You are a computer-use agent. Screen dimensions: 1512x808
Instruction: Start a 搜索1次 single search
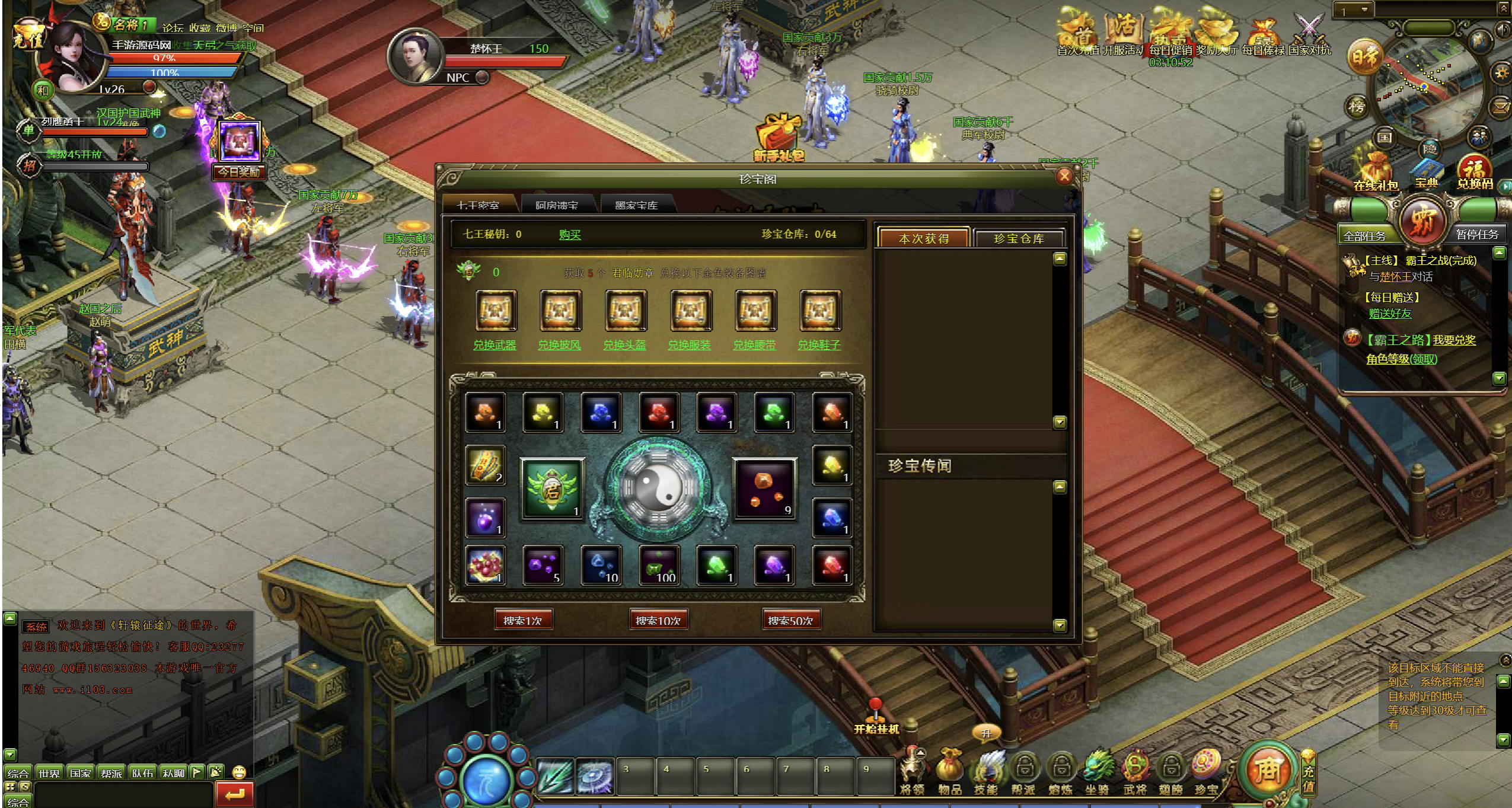522,621
